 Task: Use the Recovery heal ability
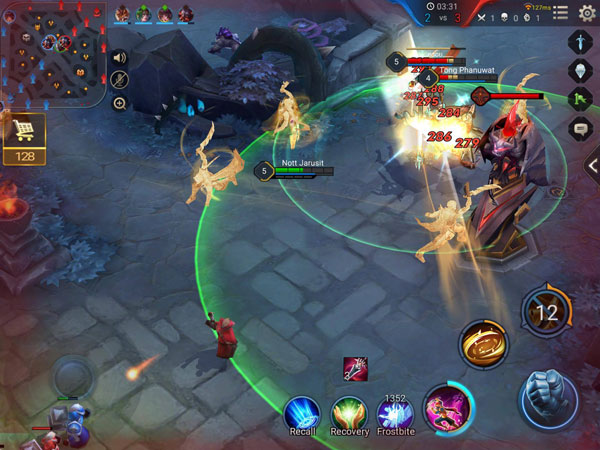tap(349, 412)
